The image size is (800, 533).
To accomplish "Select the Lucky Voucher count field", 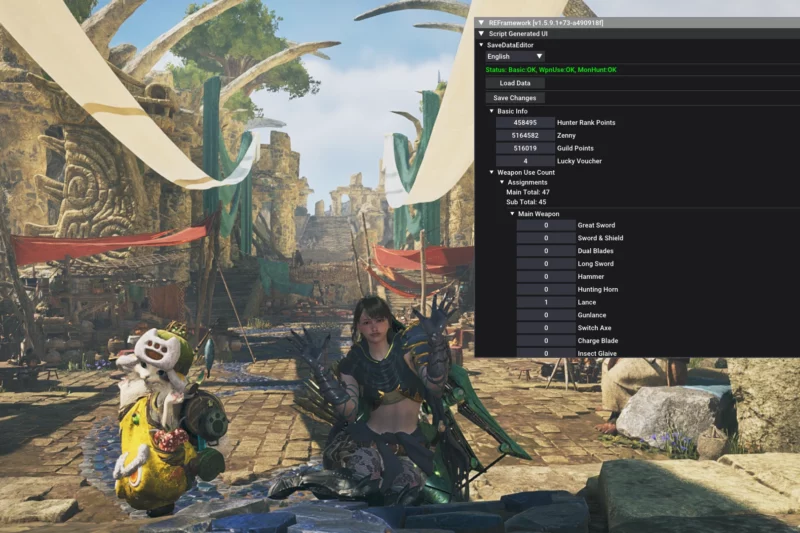I will point(525,161).
